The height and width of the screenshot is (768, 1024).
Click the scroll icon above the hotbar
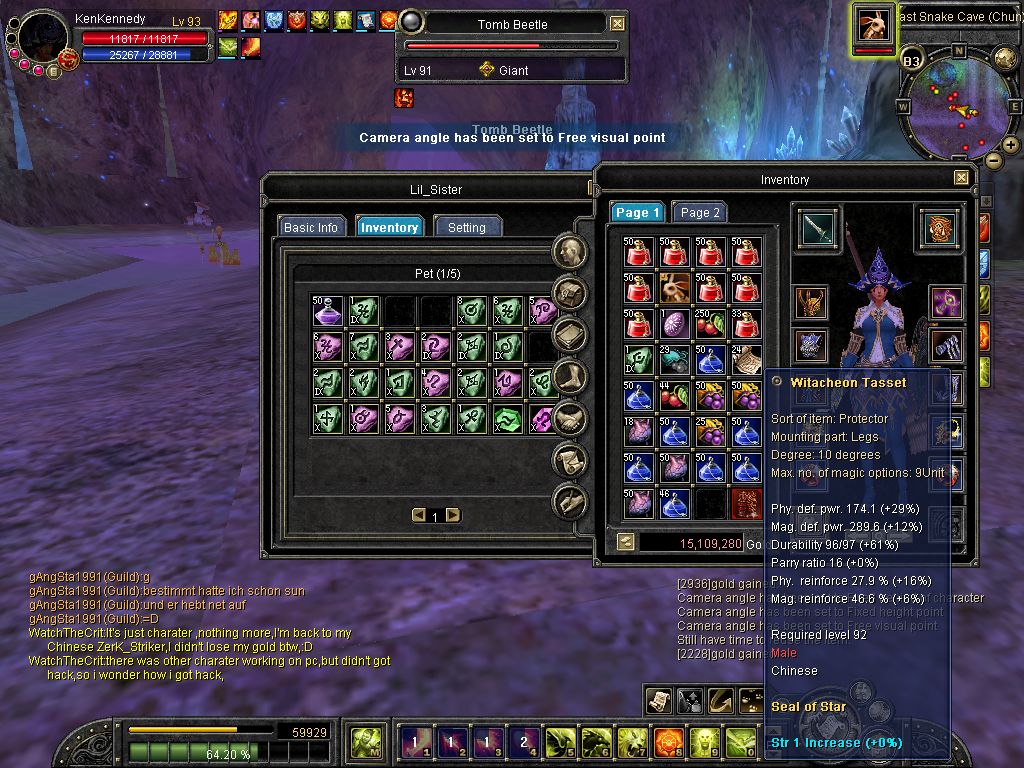coord(659,701)
